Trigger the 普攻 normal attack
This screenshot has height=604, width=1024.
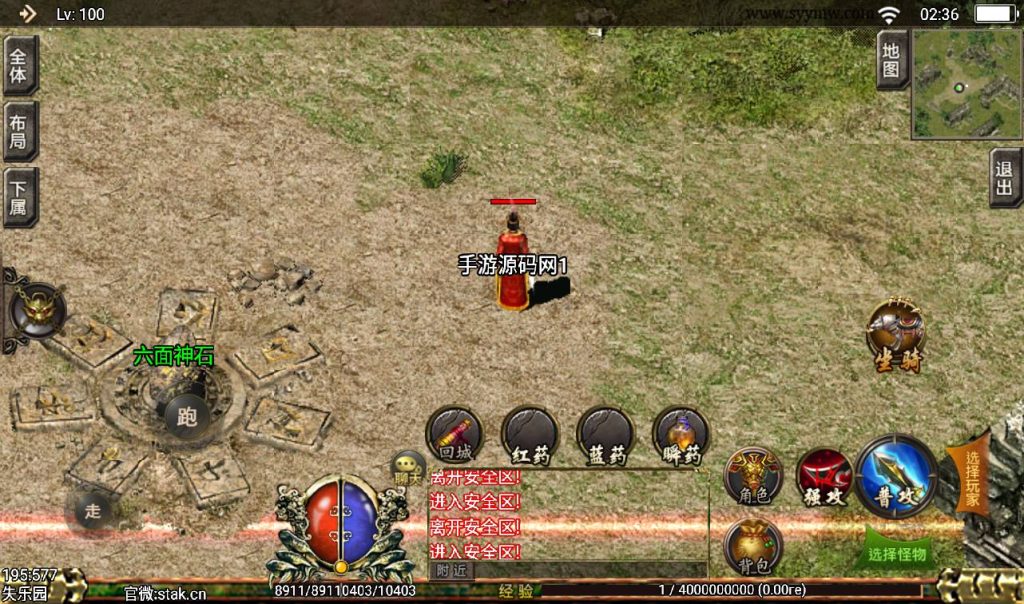[896, 475]
